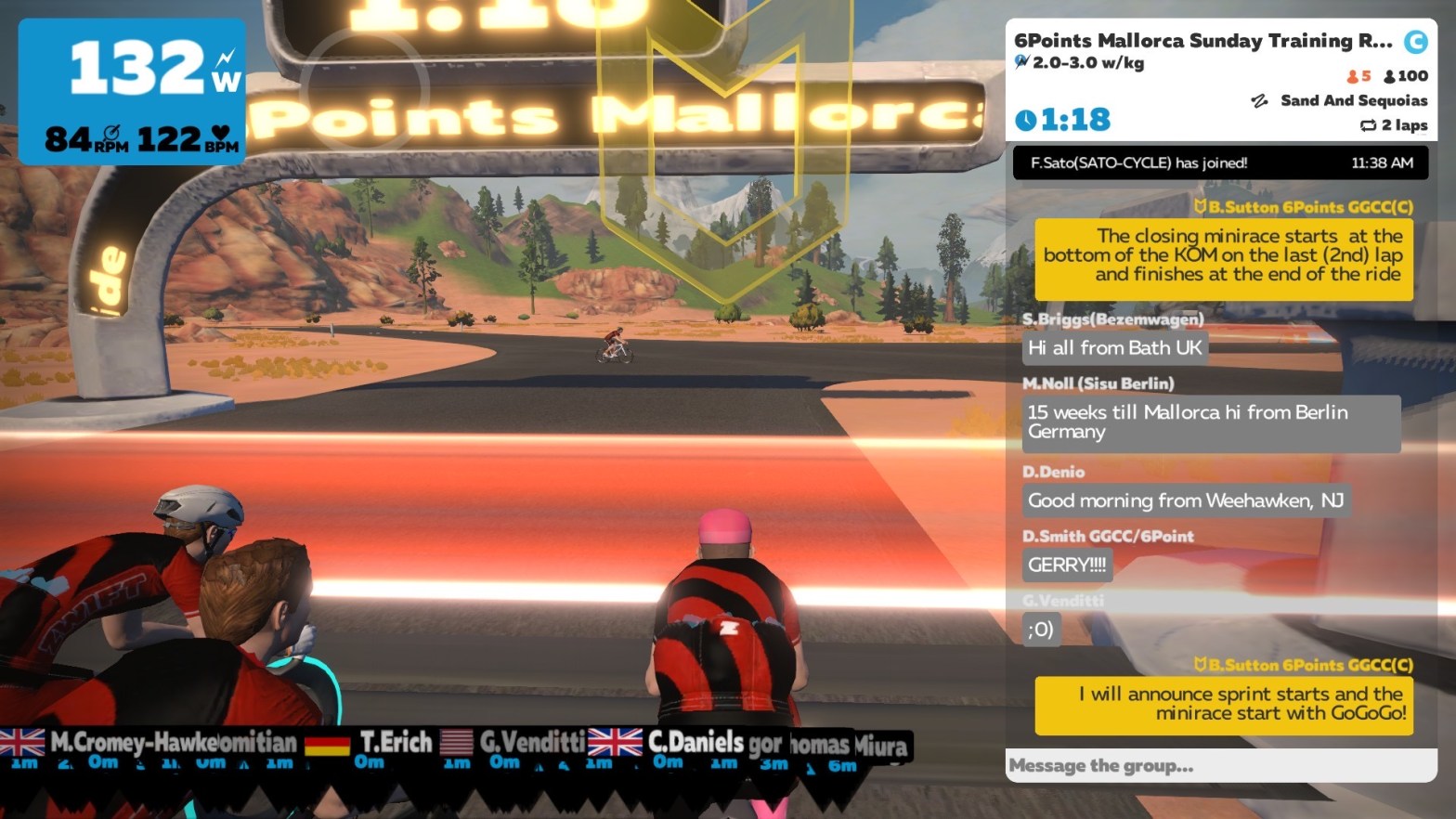This screenshot has height=819, width=1456.
Task: Click the F.Sato has joined notification
Action: 1220,162
